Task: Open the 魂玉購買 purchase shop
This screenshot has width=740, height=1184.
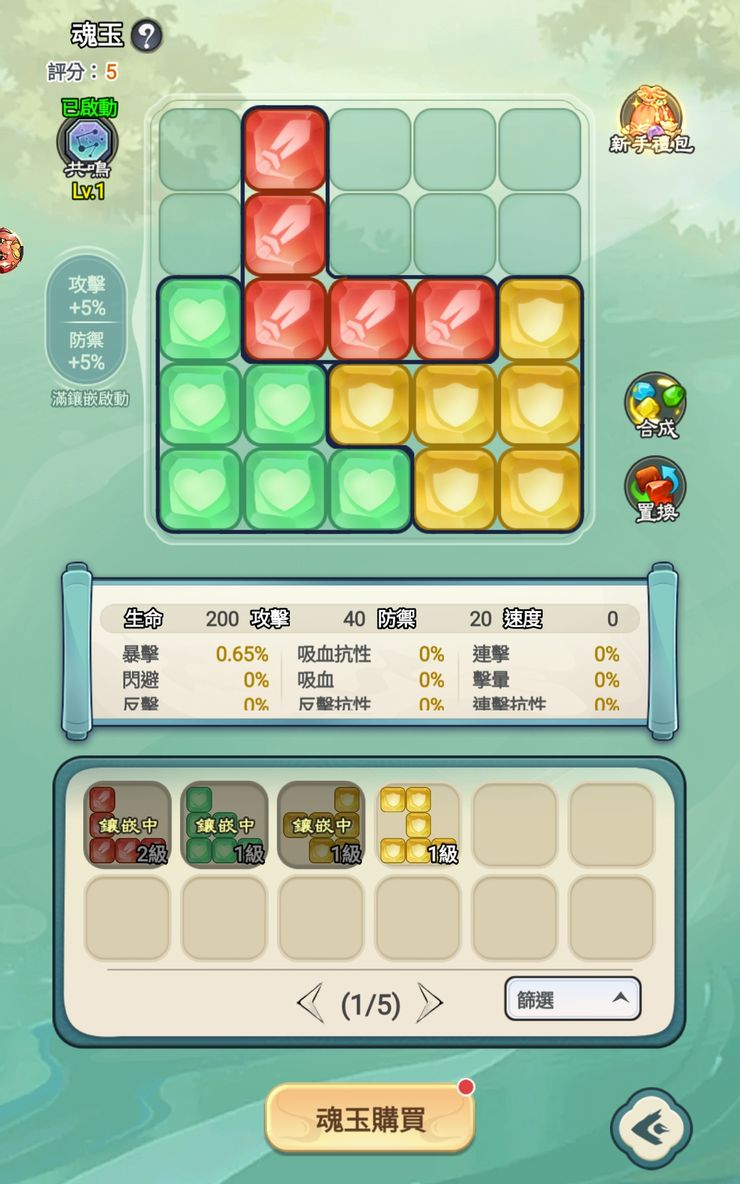Action: pyautogui.click(x=370, y=1118)
